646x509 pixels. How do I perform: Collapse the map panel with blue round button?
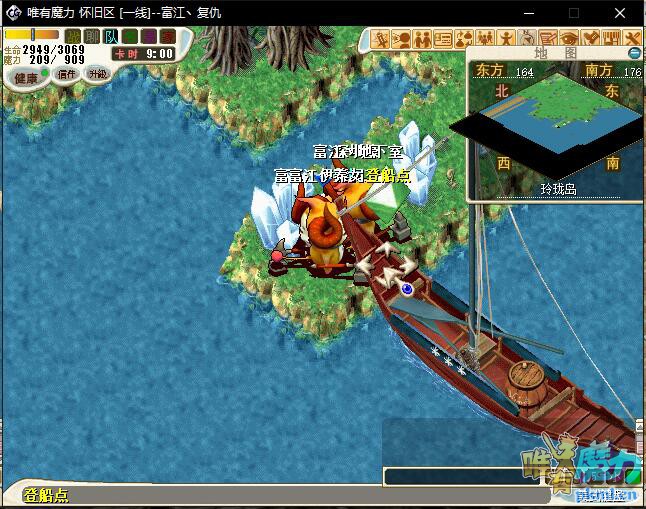(x=633, y=53)
